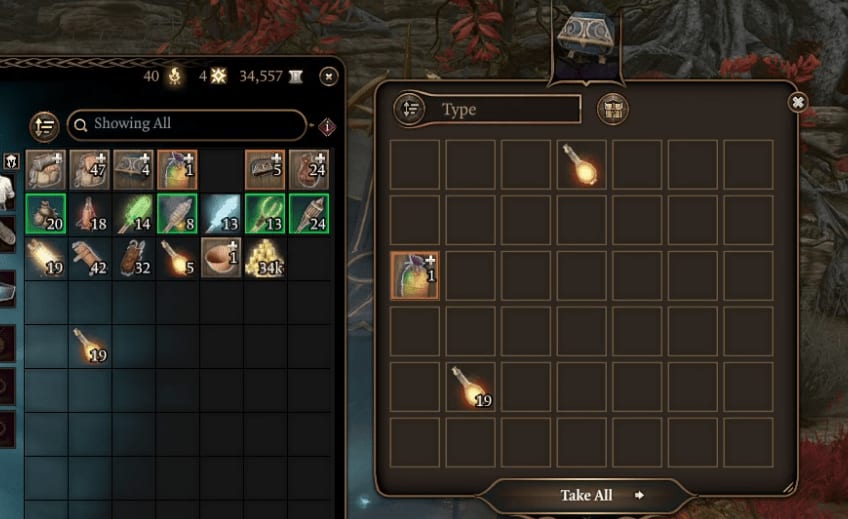This screenshot has height=519, width=848.
Task: Click the 'Showing All' inventory search field
Action: [x=186, y=124]
